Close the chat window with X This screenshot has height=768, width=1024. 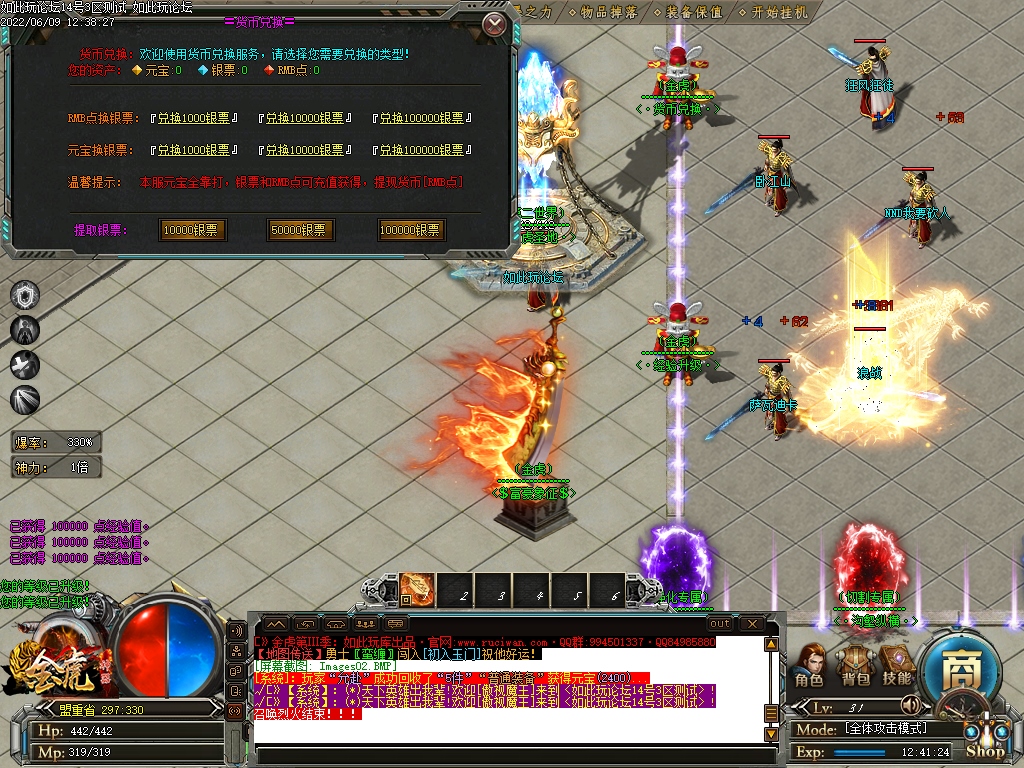(751, 624)
